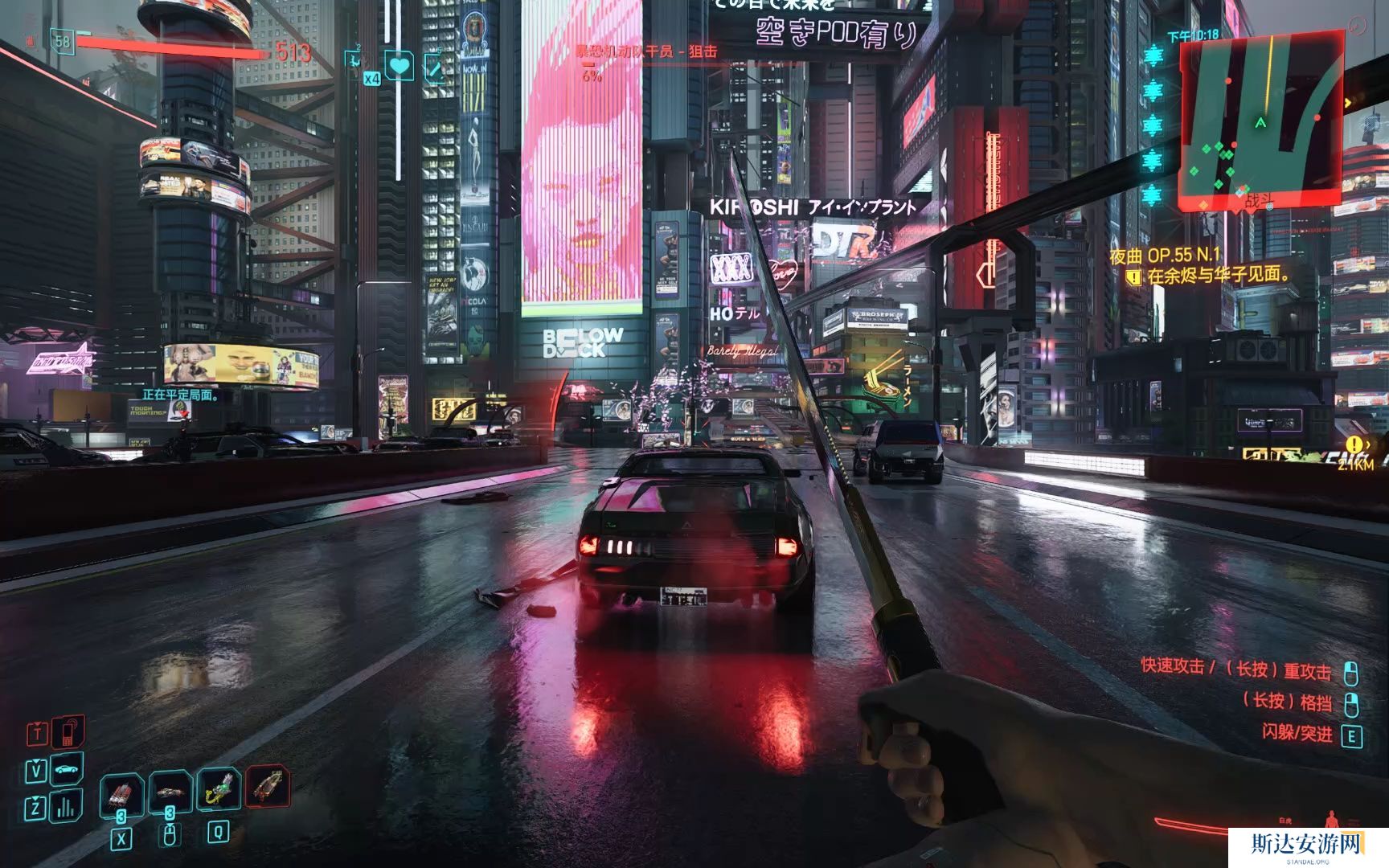Choose the green and yellow gadget slot

(x=218, y=789)
